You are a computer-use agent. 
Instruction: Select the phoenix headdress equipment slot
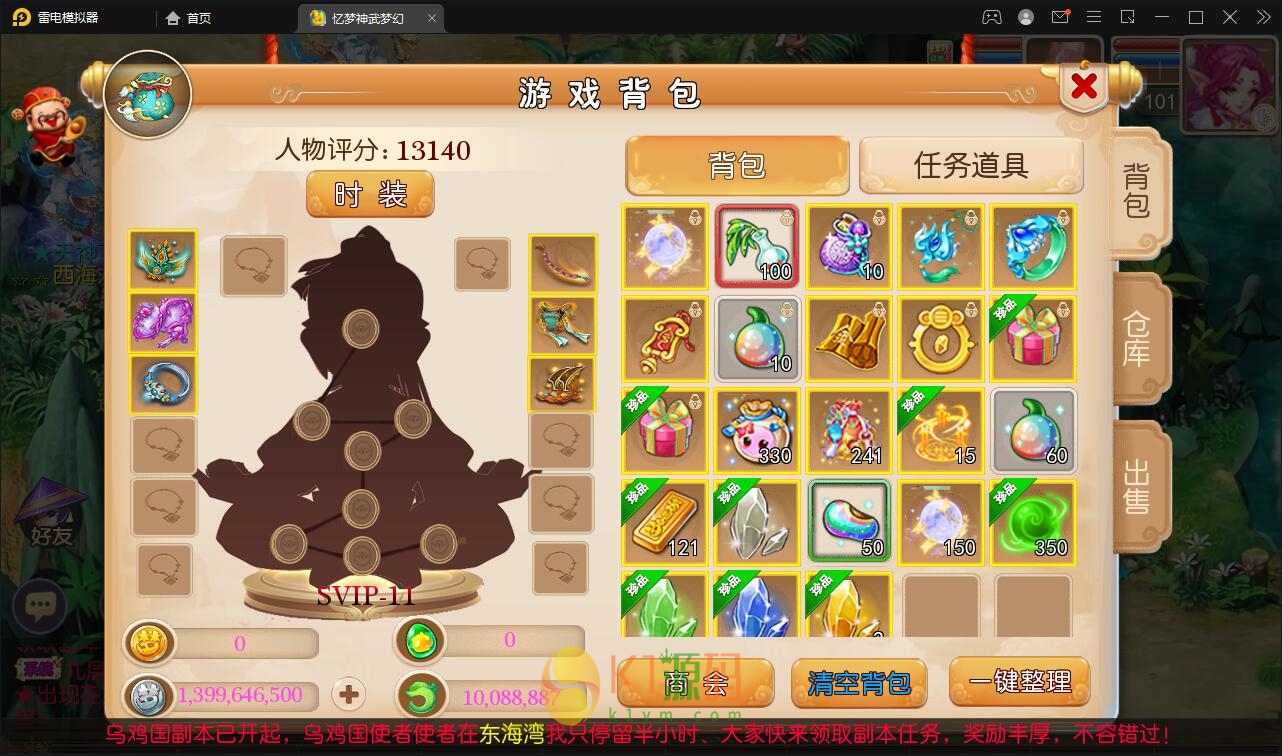(163, 259)
